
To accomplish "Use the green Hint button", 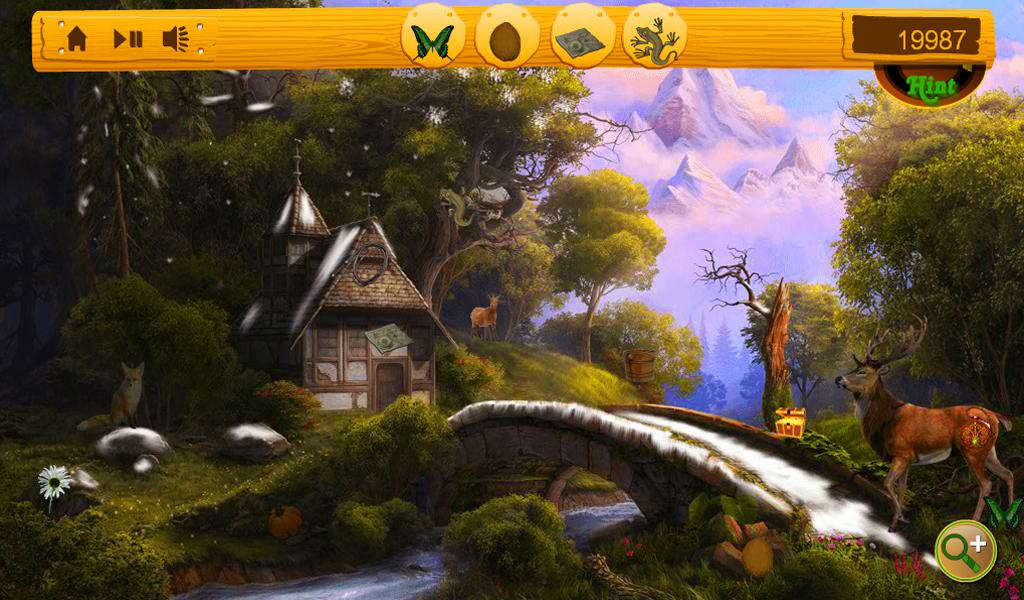I will (931, 86).
